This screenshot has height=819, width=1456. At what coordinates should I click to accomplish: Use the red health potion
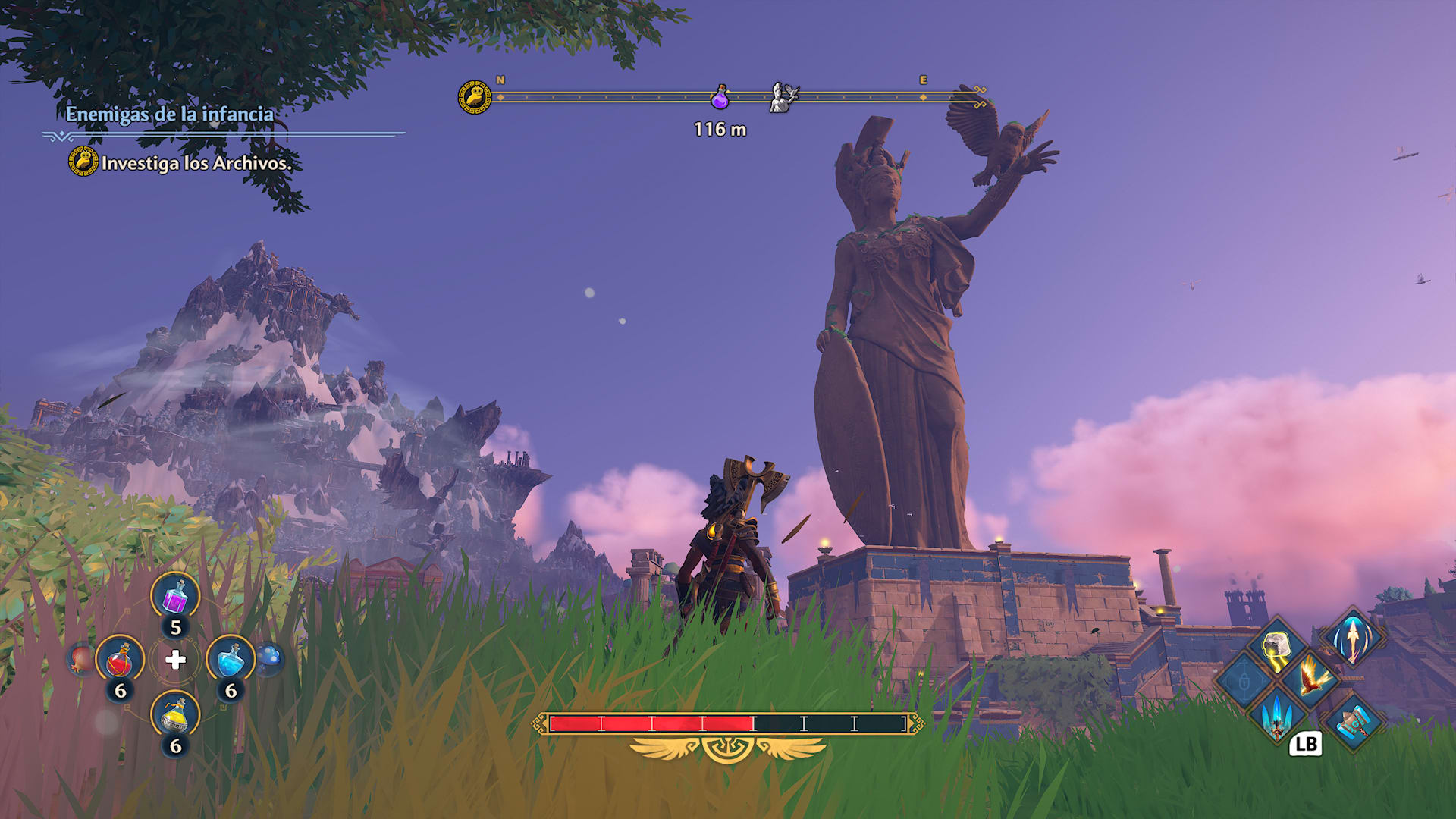point(120,660)
